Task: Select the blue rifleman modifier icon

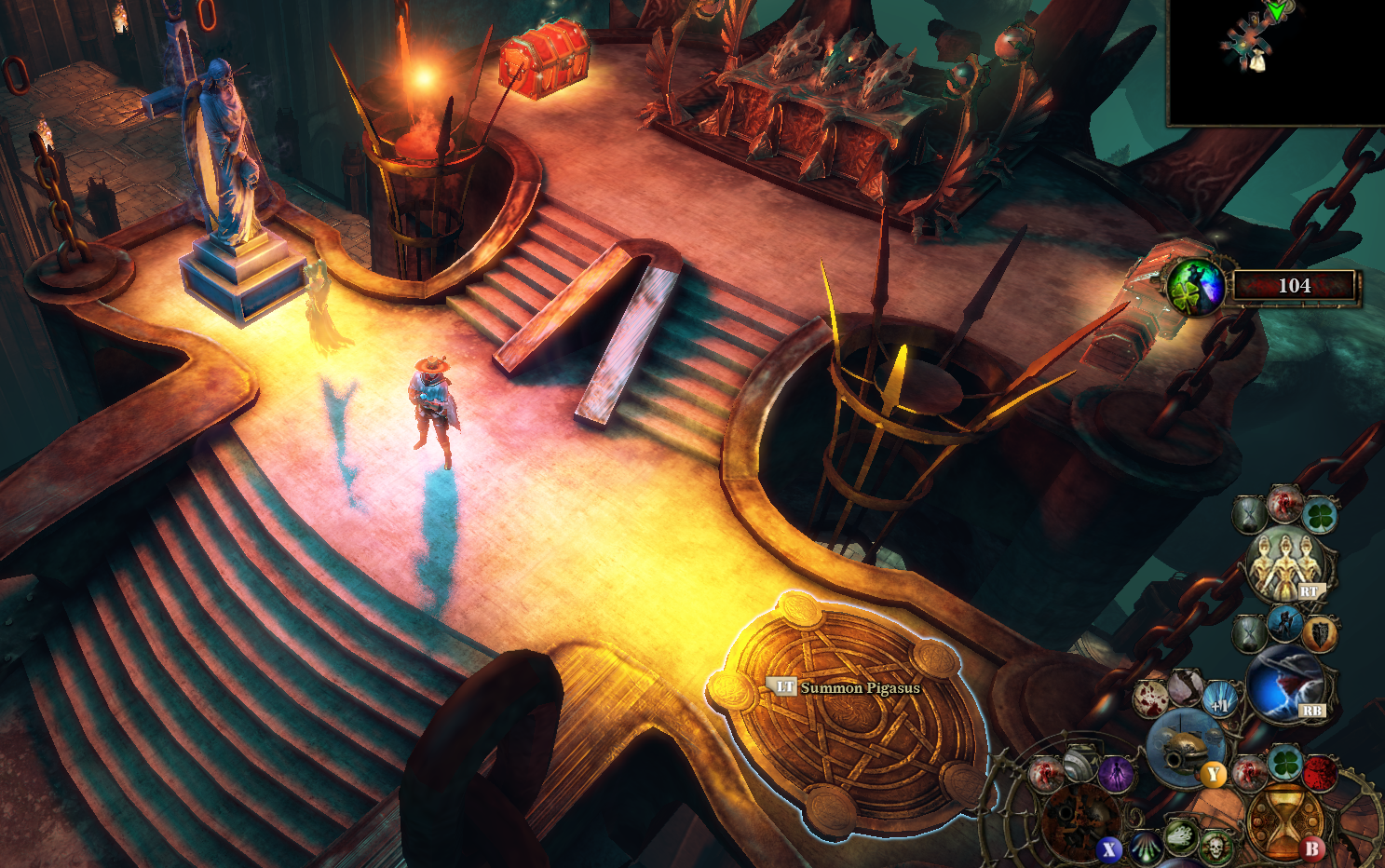Action: [x=1284, y=624]
